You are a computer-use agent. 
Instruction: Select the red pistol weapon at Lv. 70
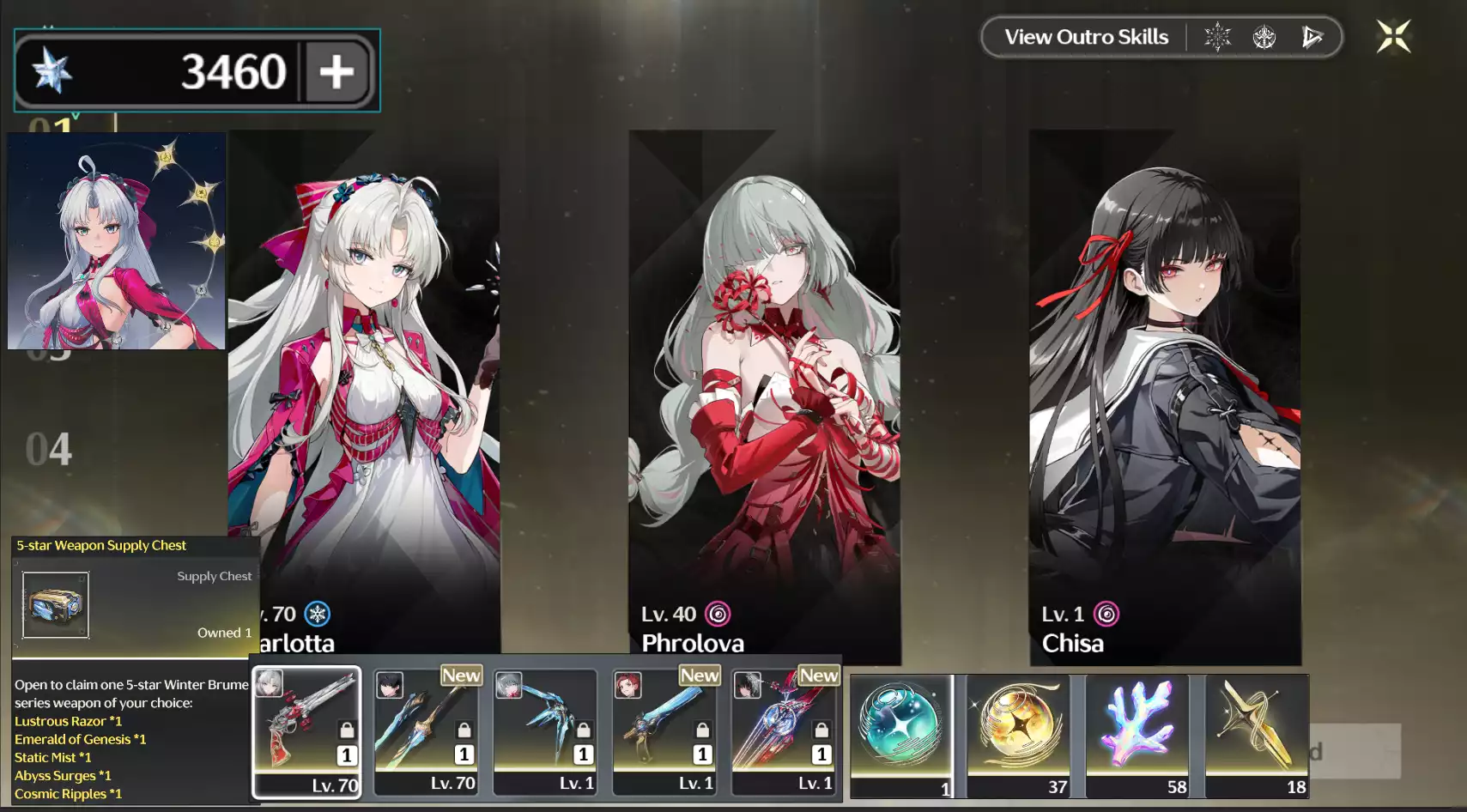click(x=306, y=731)
